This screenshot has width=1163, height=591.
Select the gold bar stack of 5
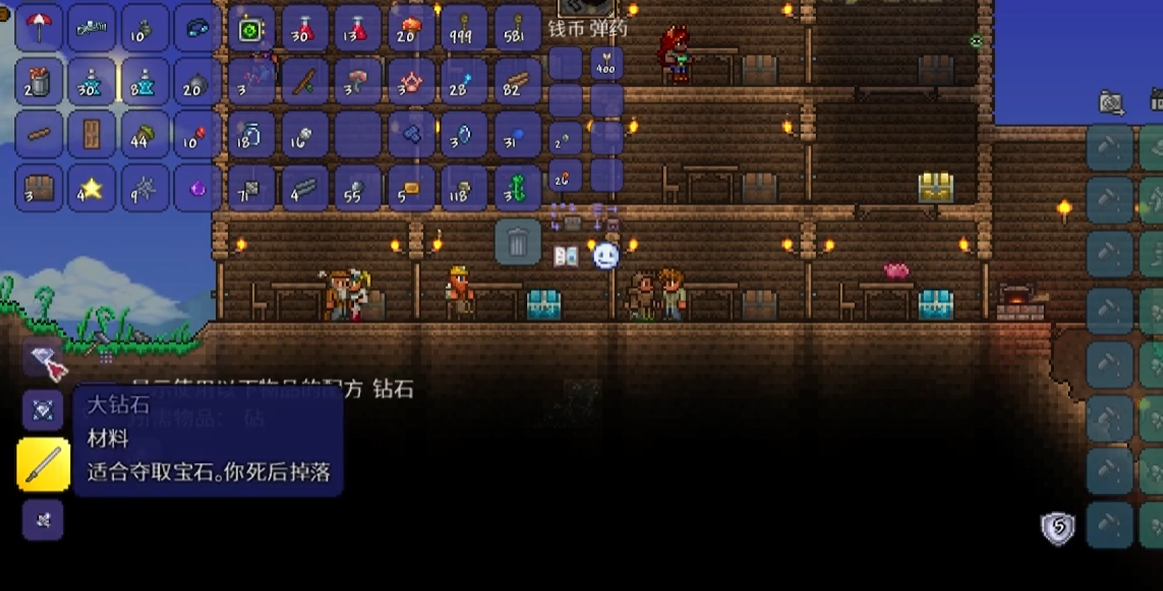(x=411, y=187)
